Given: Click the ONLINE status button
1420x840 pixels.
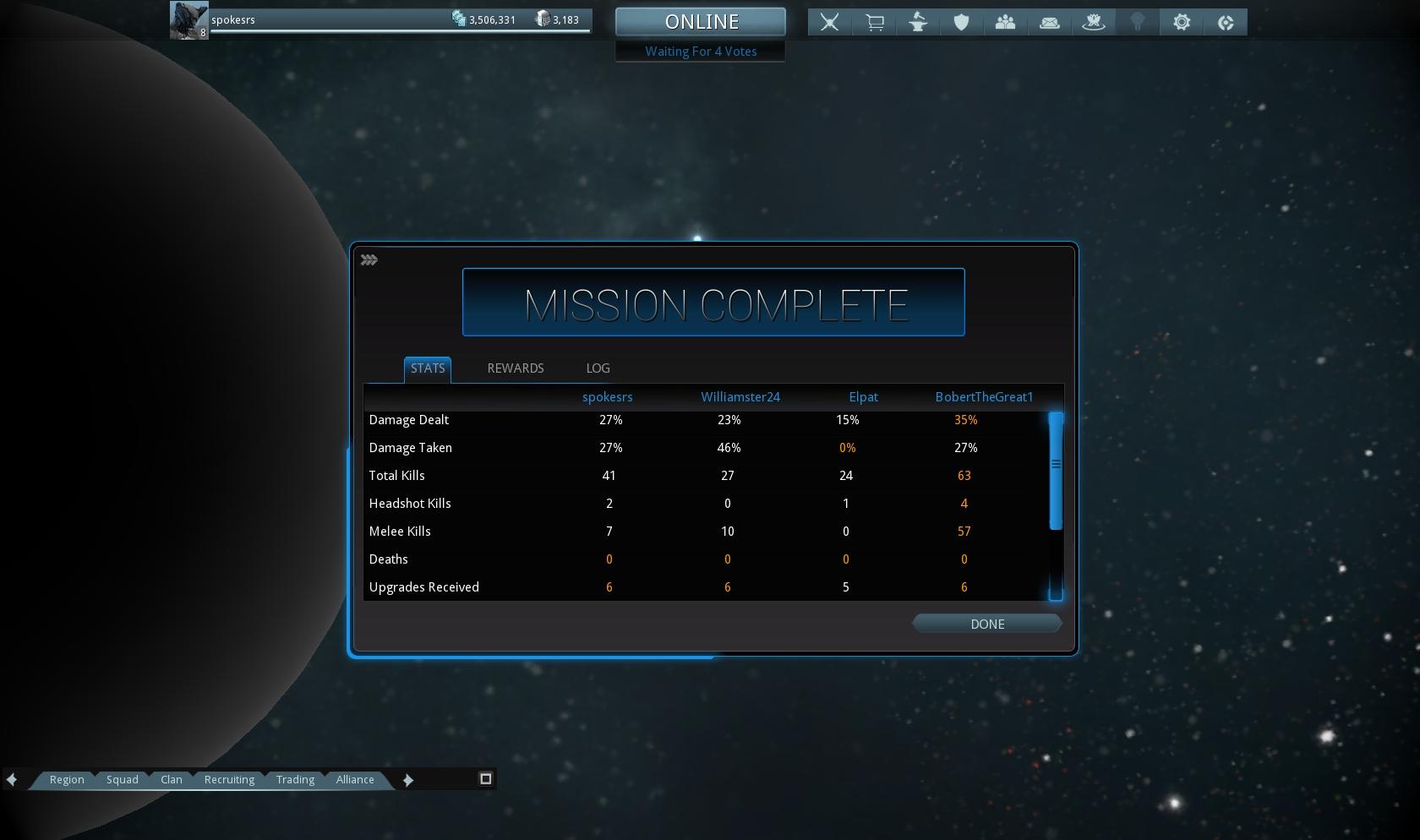Looking at the screenshot, I should point(701,22).
